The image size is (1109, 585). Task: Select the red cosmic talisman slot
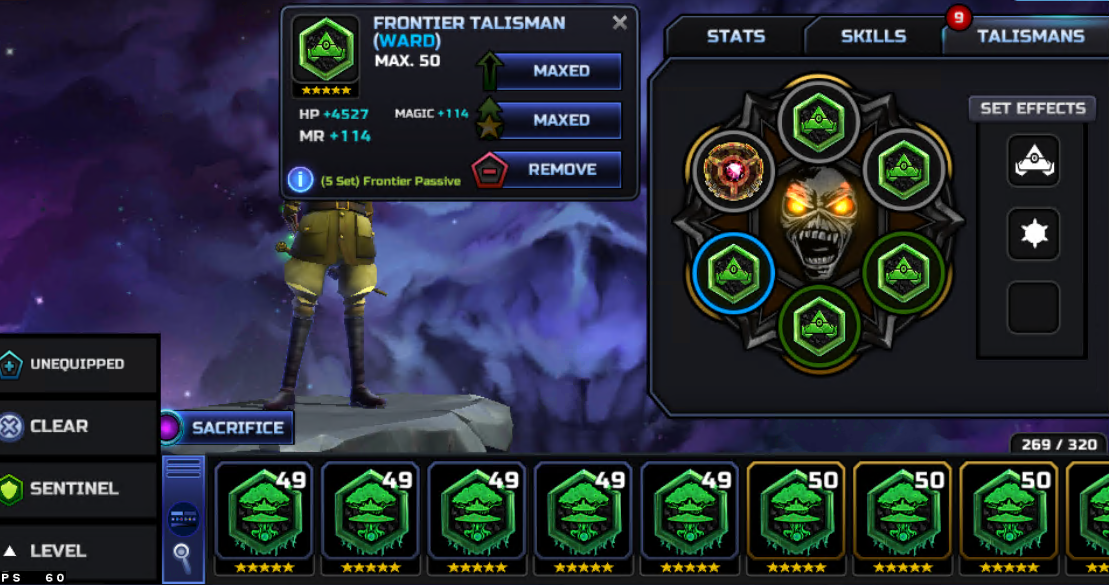[734, 171]
